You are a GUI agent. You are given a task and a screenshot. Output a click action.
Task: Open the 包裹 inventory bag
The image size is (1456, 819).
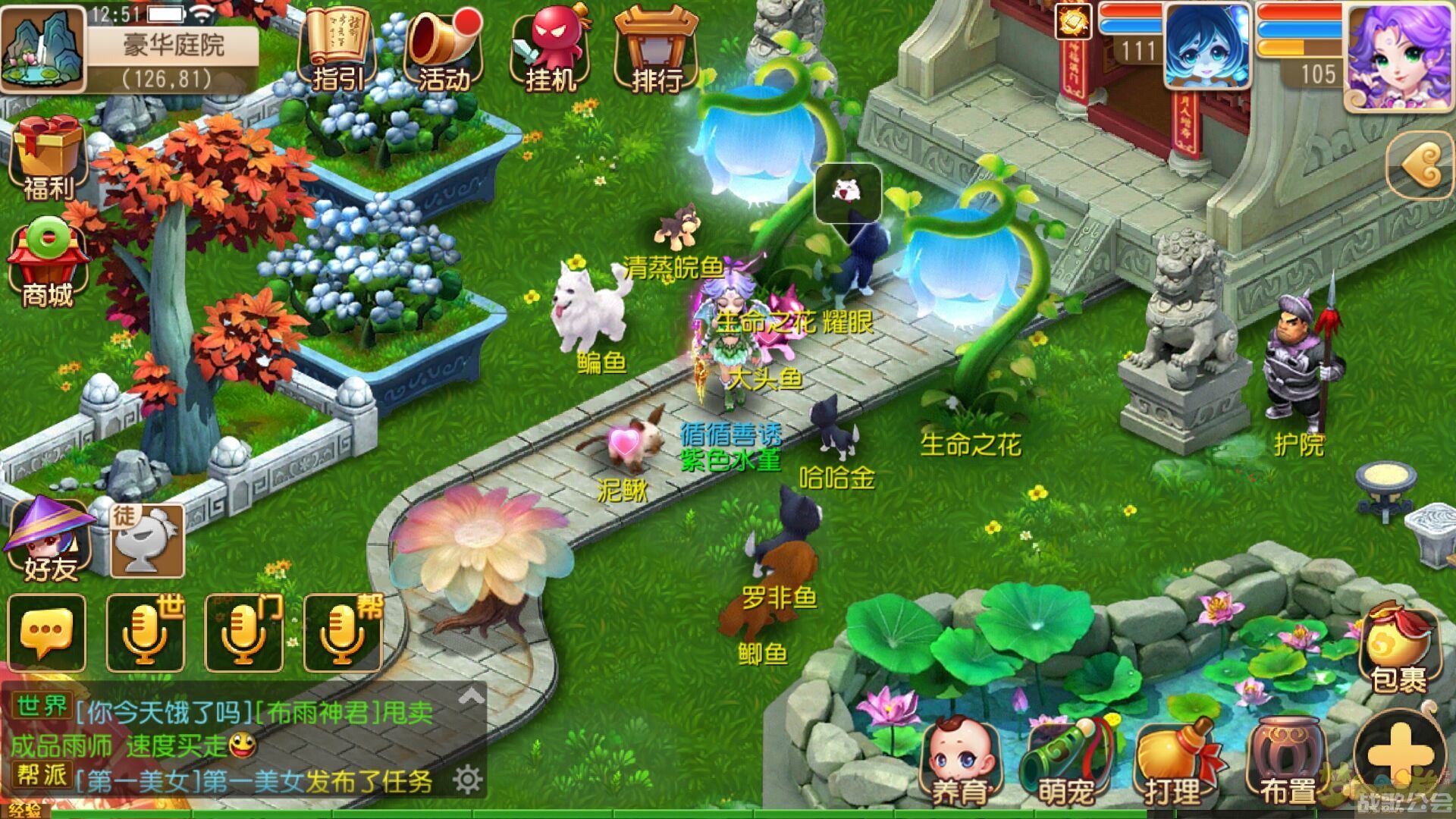click(1398, 649)
